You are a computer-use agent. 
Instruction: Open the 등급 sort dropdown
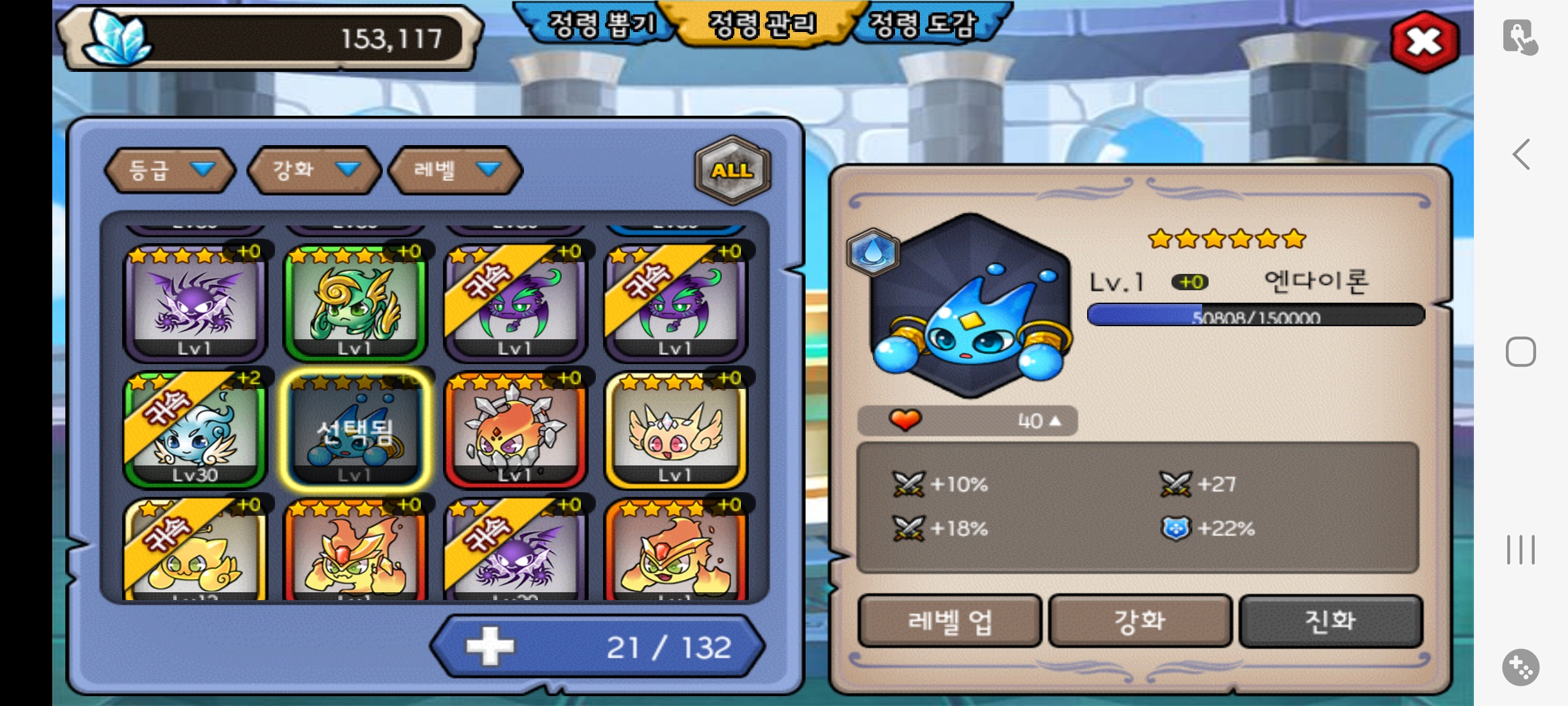[170, 170]
